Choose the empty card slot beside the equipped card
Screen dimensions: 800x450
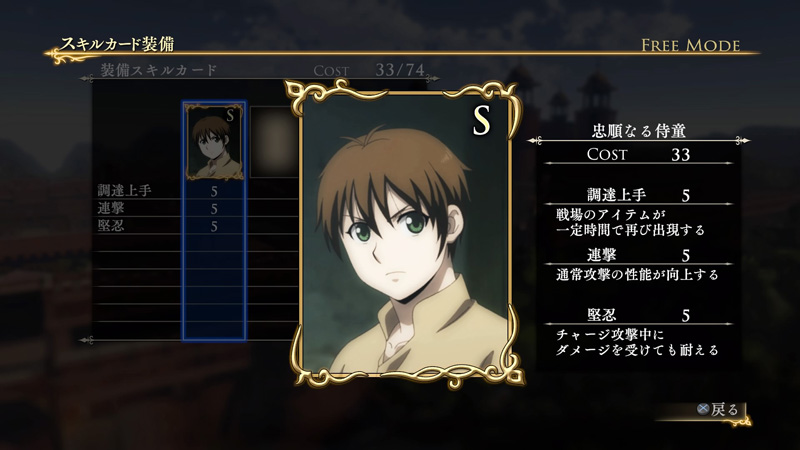coord(270,141)
